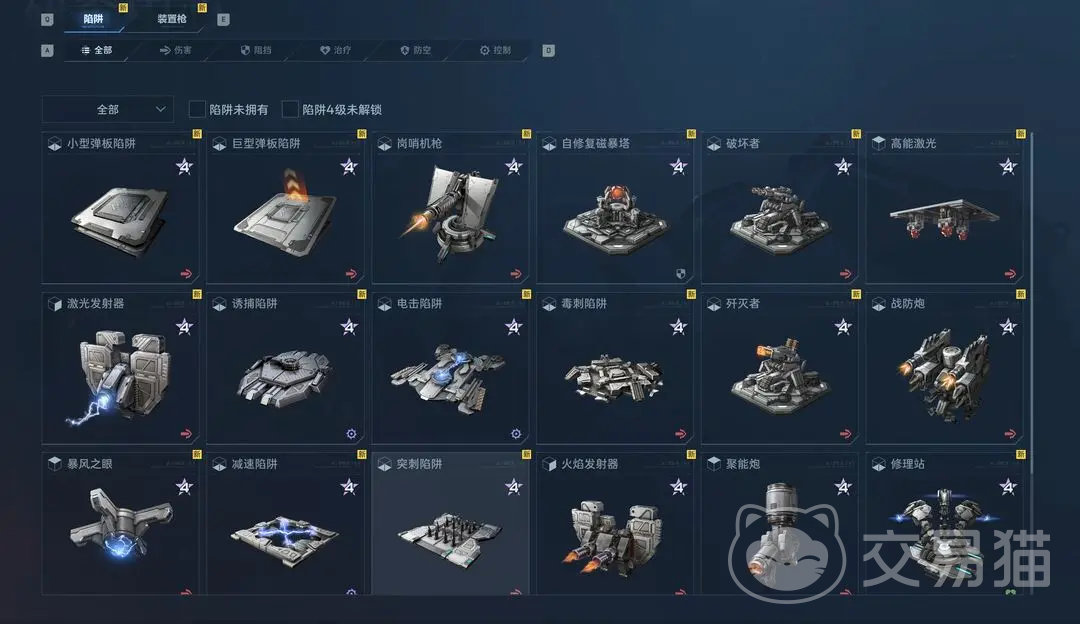Choose the 岗哨机枪 trap card
Viewport: 1080px width, 624px height.
(x=450, y=208)
